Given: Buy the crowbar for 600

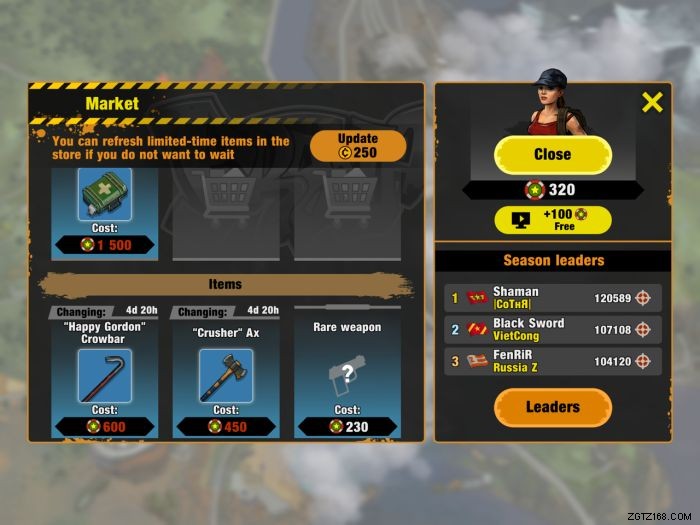Looking at the screenshot, I should 105,427.
